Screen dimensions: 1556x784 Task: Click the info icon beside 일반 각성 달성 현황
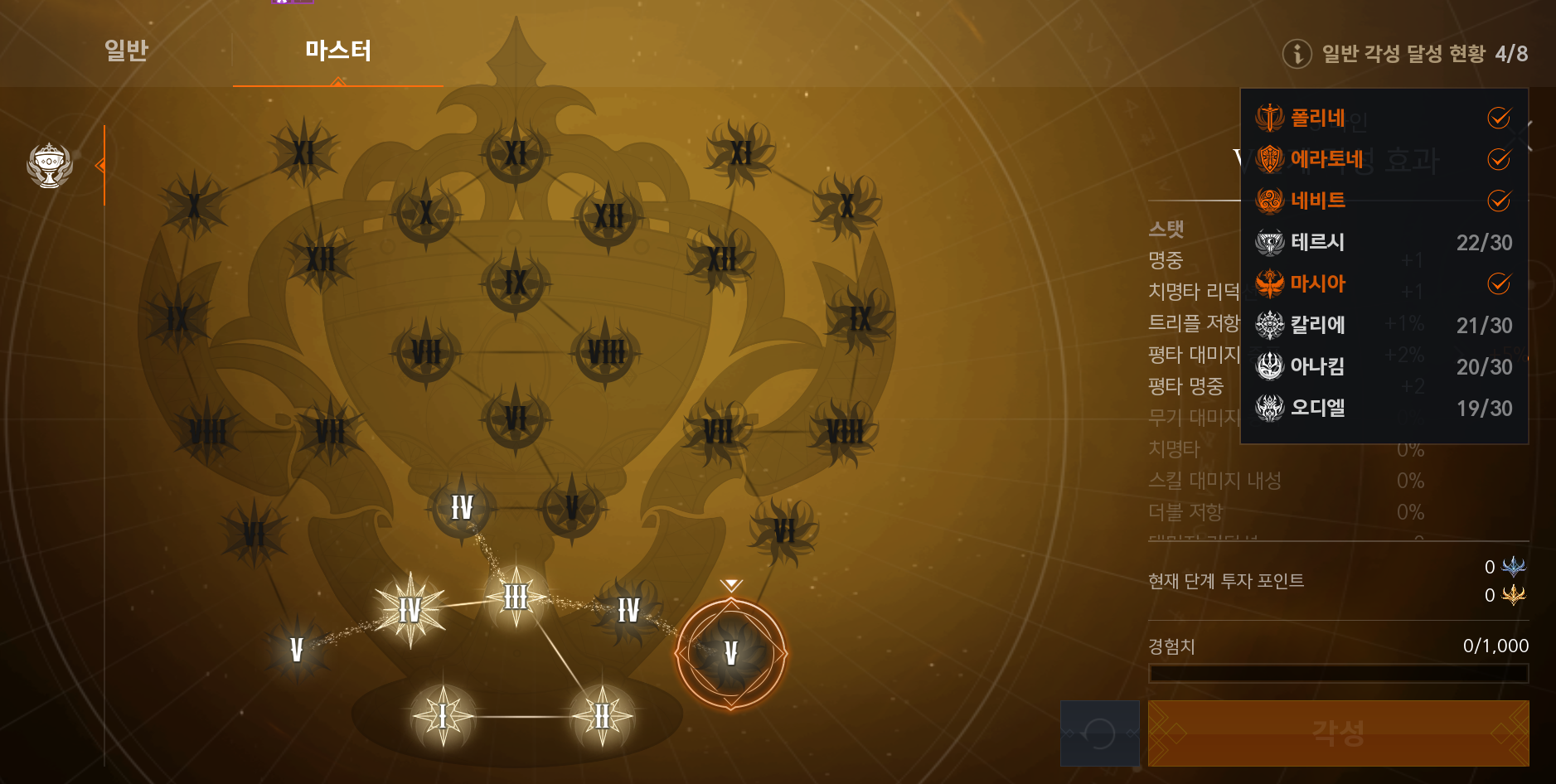tap(1297, 54)
